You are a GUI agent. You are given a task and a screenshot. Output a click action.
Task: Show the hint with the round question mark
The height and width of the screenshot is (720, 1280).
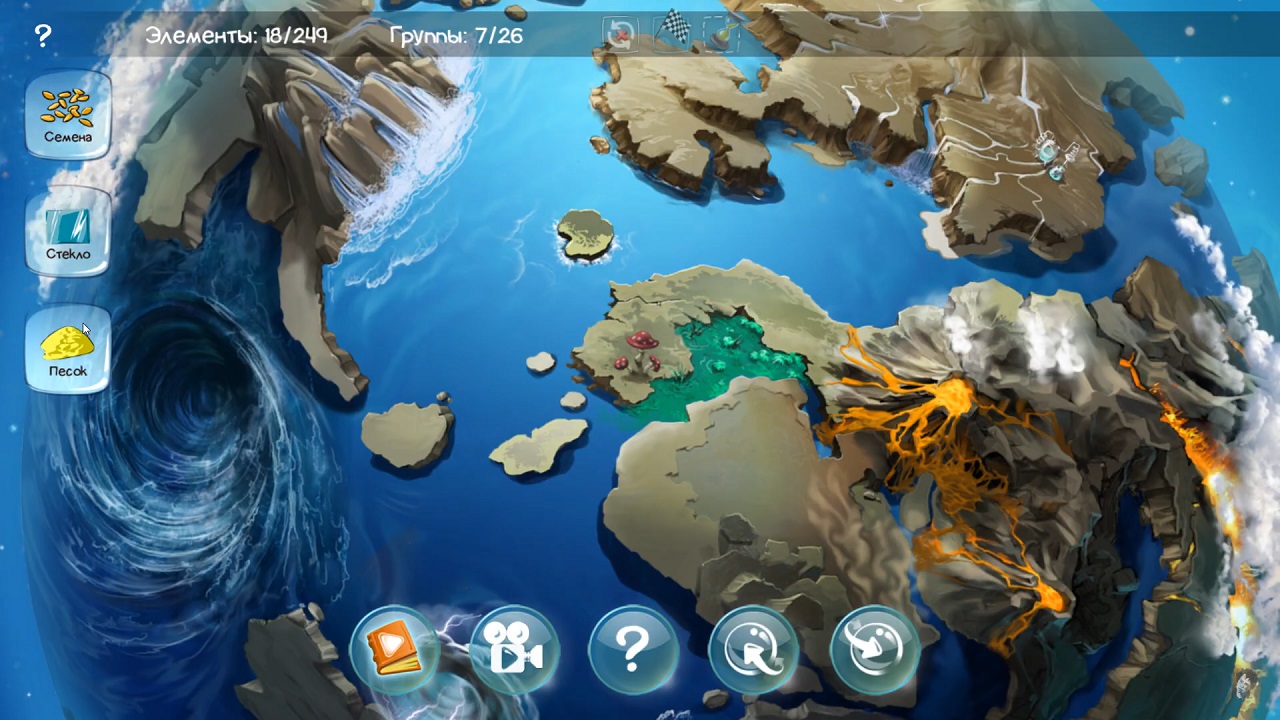click(x=633, y=650)
